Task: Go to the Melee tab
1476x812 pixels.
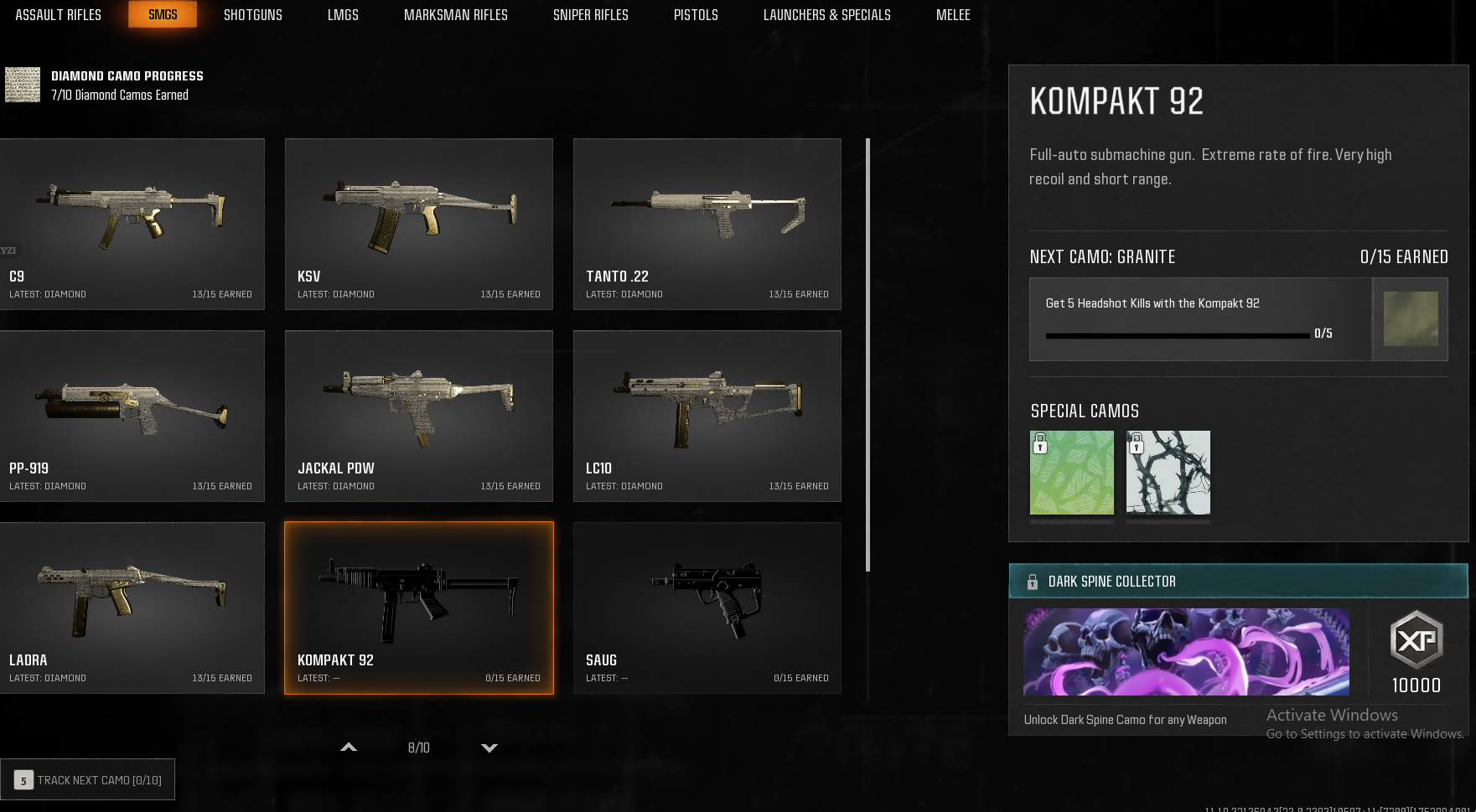Action: pyautogui.click(x=953, y=15)
